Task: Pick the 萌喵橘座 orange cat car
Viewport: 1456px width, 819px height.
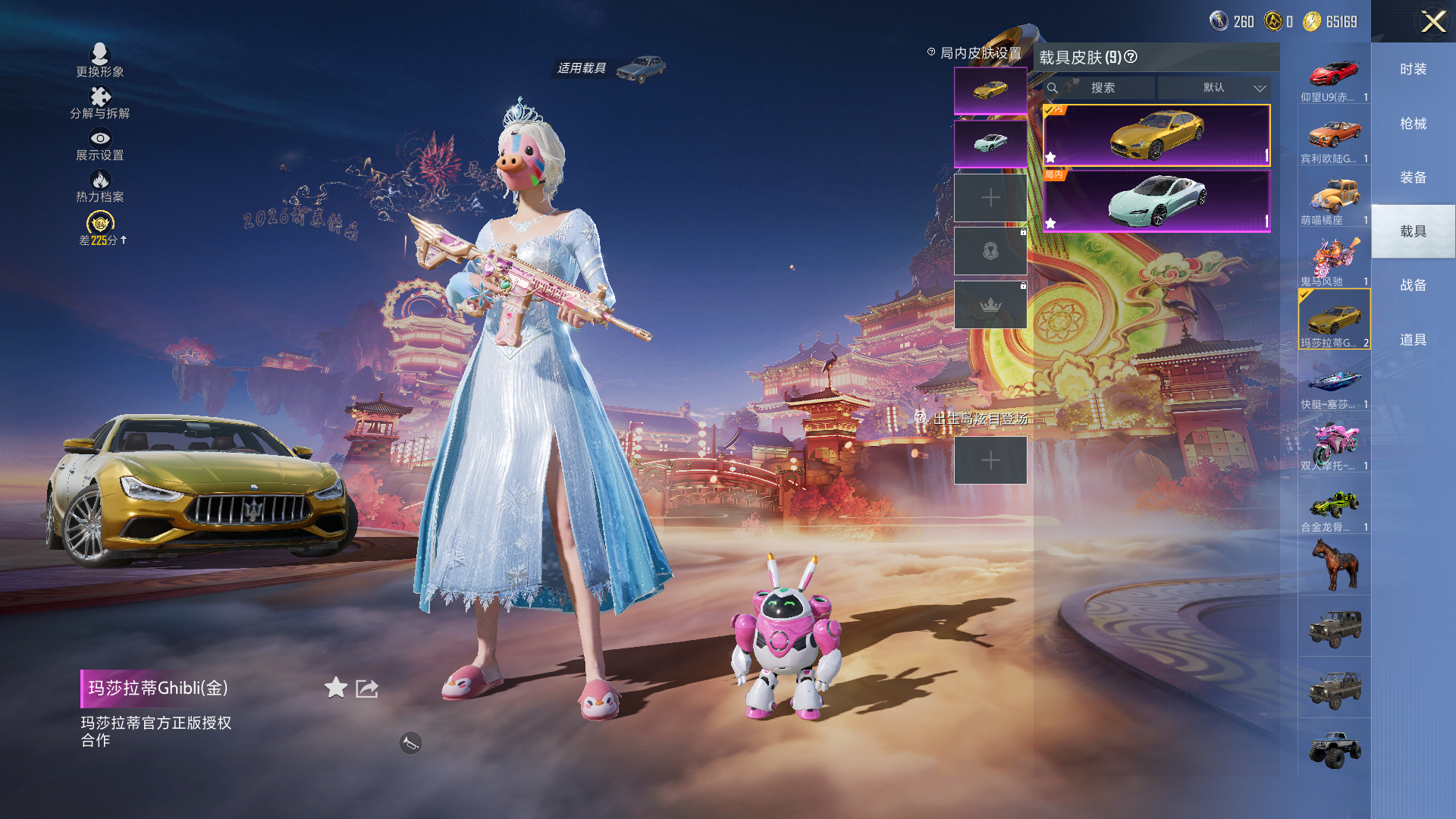Action: [x=1334, y=199]
